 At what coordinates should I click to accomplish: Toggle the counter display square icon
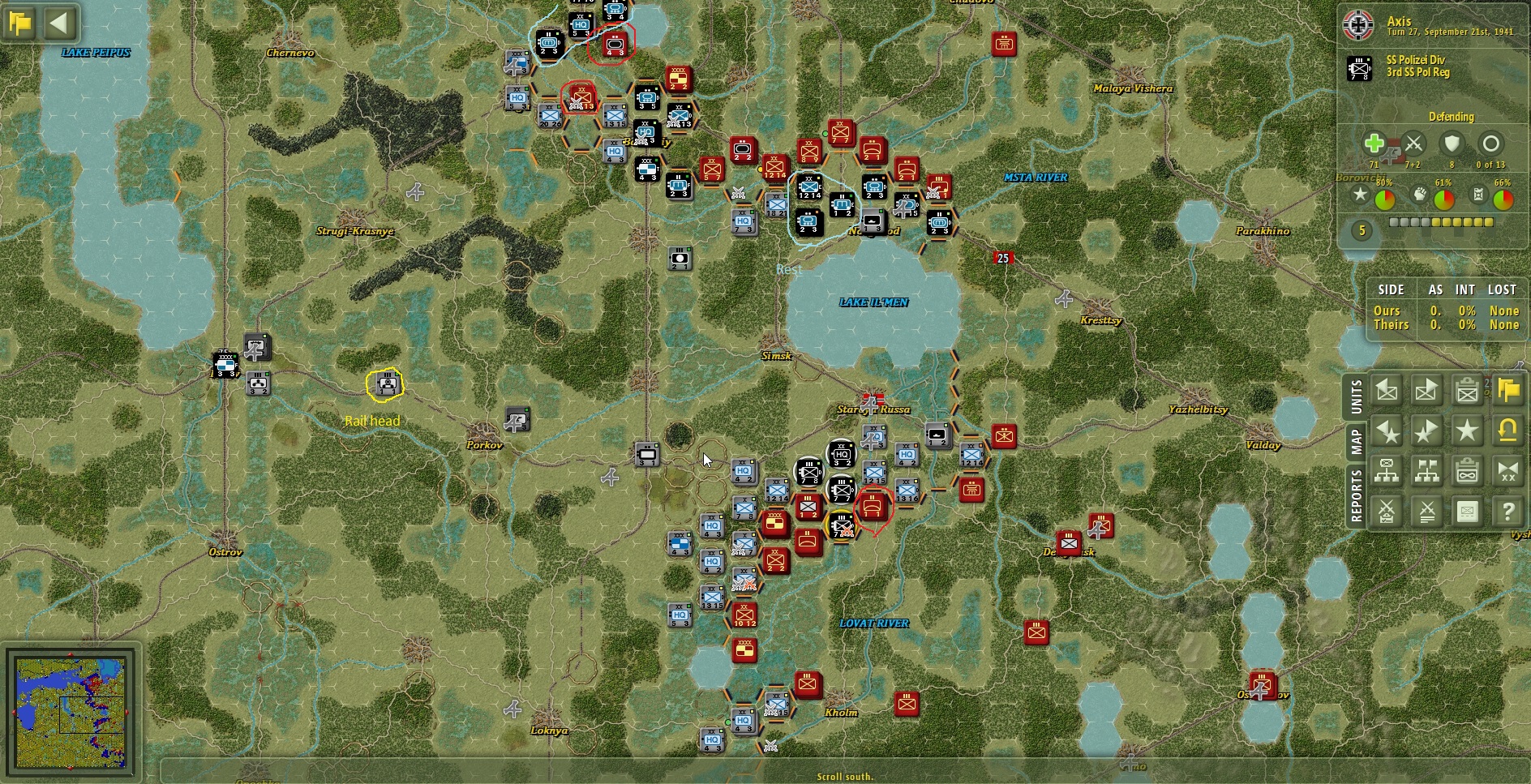click(1468, 511)
